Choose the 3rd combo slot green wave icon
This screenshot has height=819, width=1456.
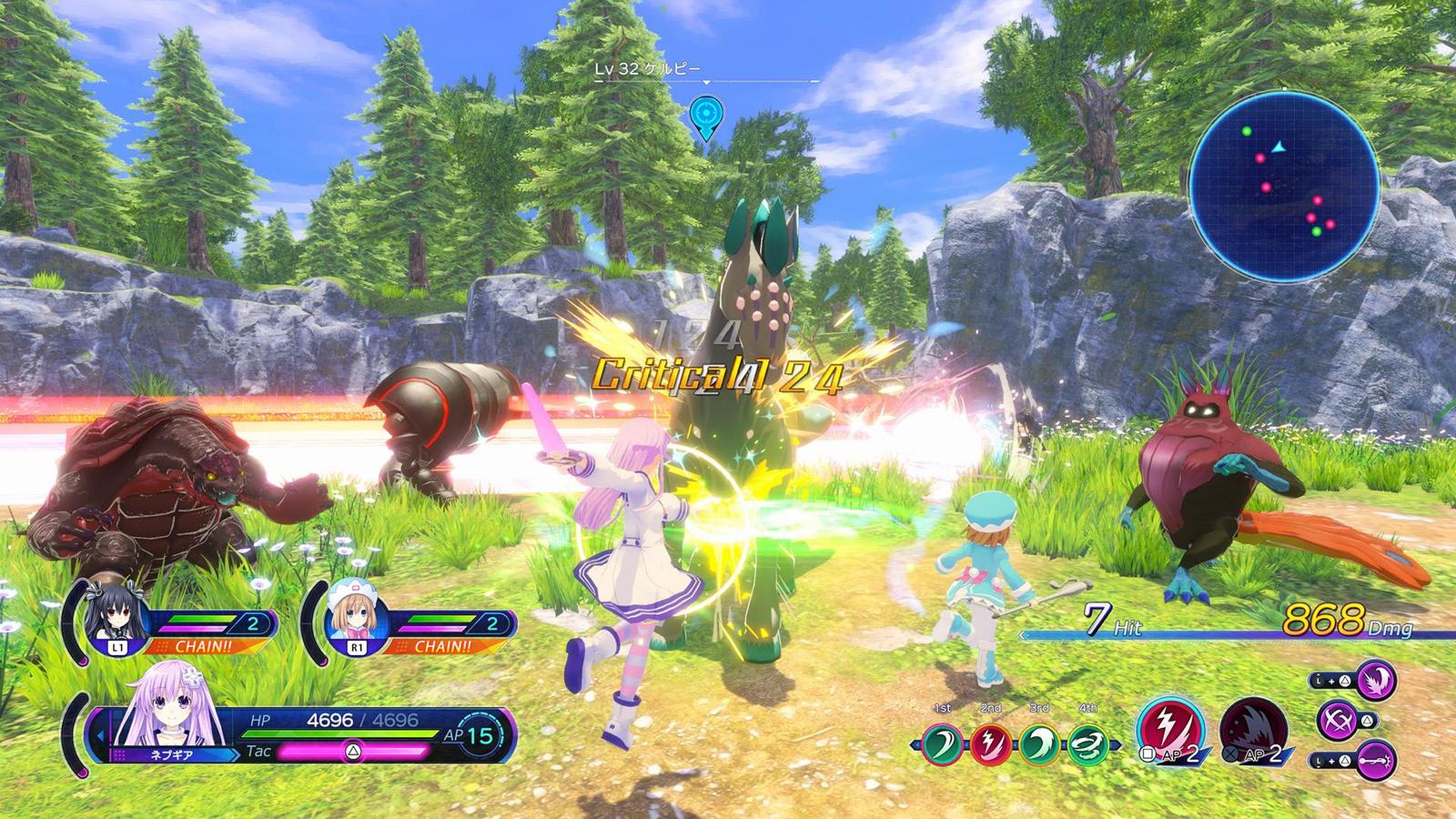coord(1038,744)
